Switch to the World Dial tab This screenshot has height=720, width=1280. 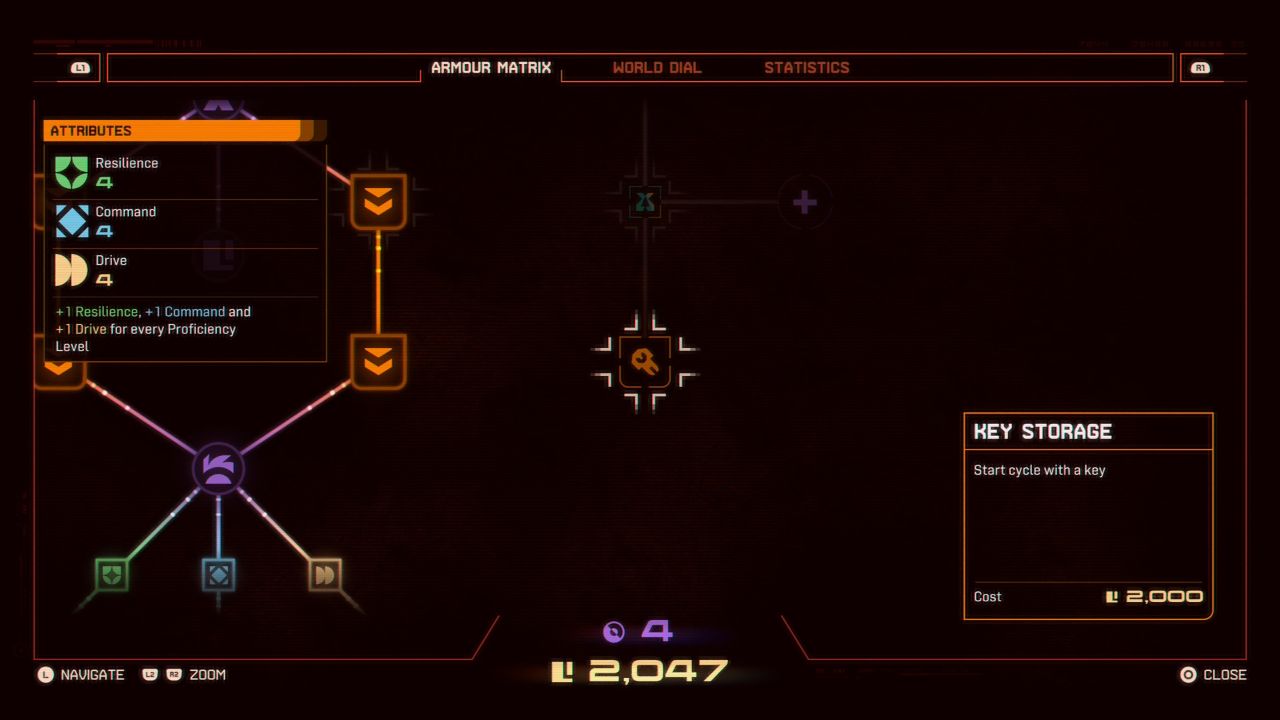[657, 67]
